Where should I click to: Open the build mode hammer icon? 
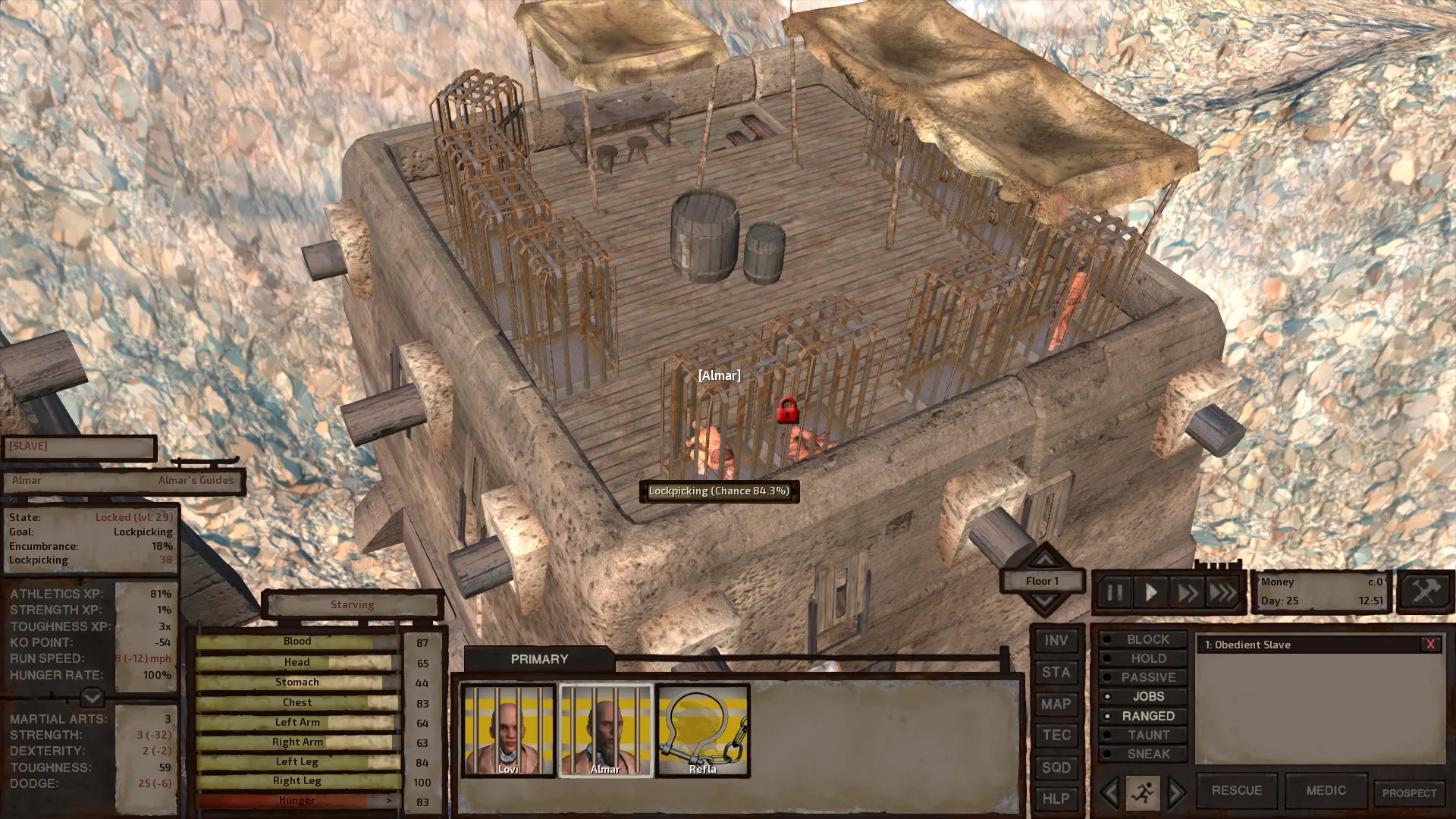coord(1424,591)
